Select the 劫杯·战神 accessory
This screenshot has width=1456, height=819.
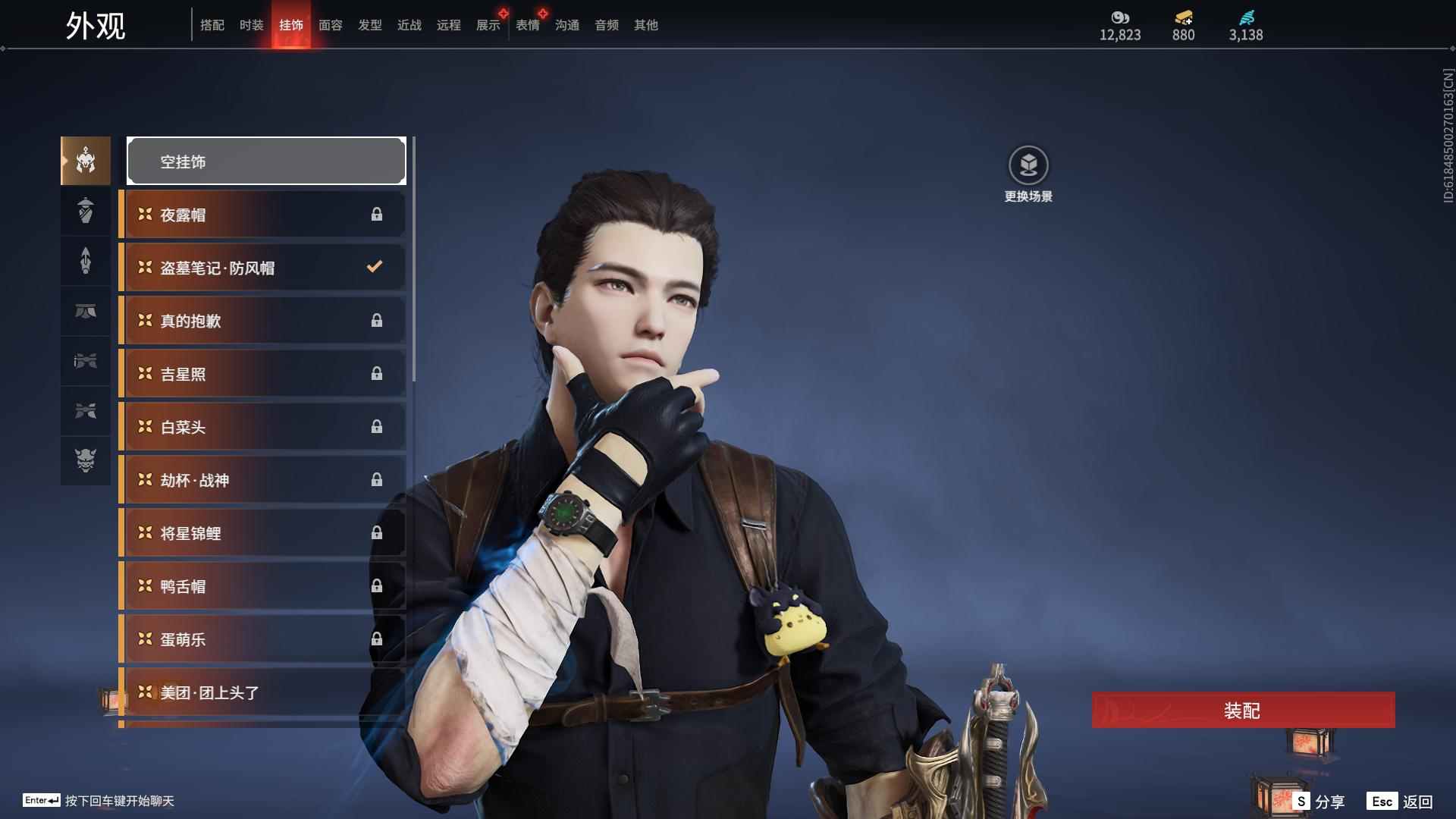click(262, 480)
